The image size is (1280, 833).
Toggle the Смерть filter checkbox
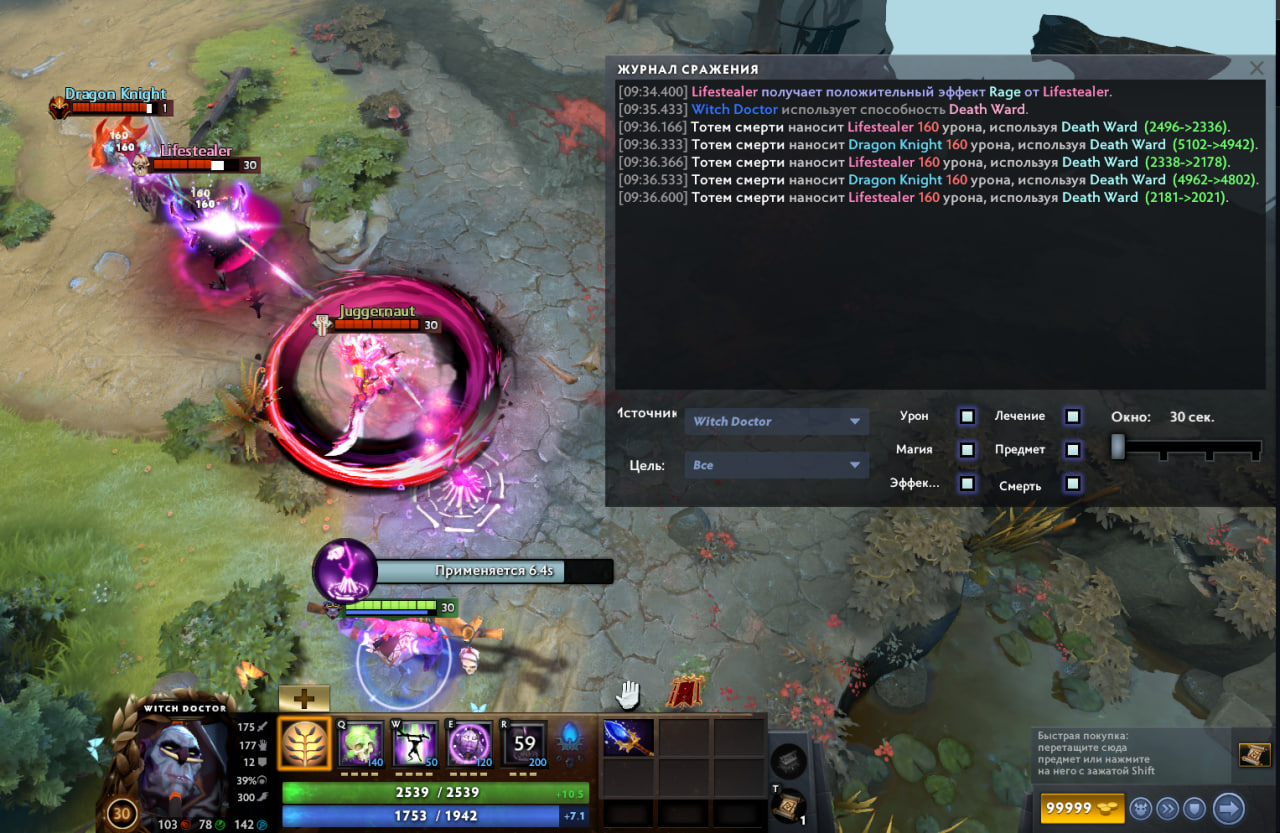1072,484
